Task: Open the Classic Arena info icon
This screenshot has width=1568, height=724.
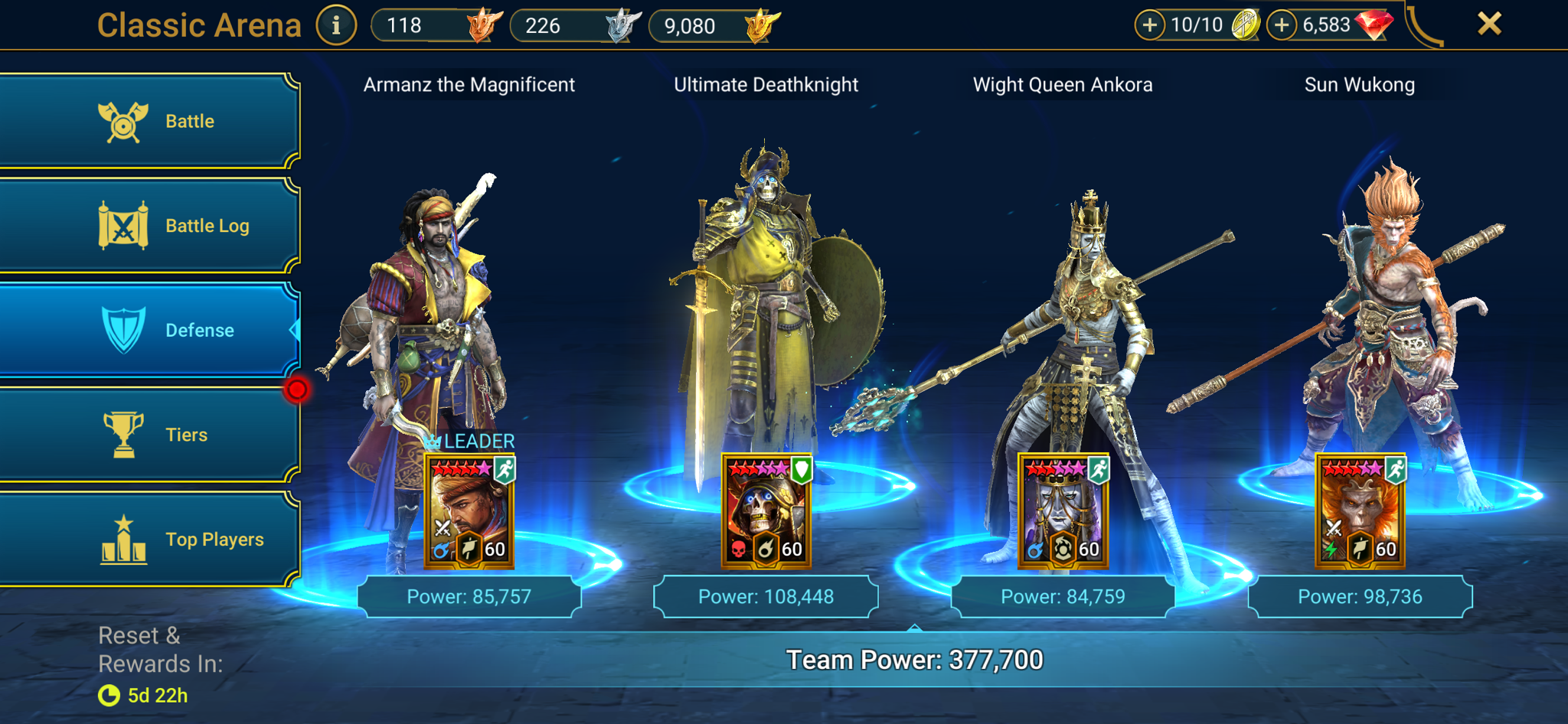Action: [x=335, y=24]
